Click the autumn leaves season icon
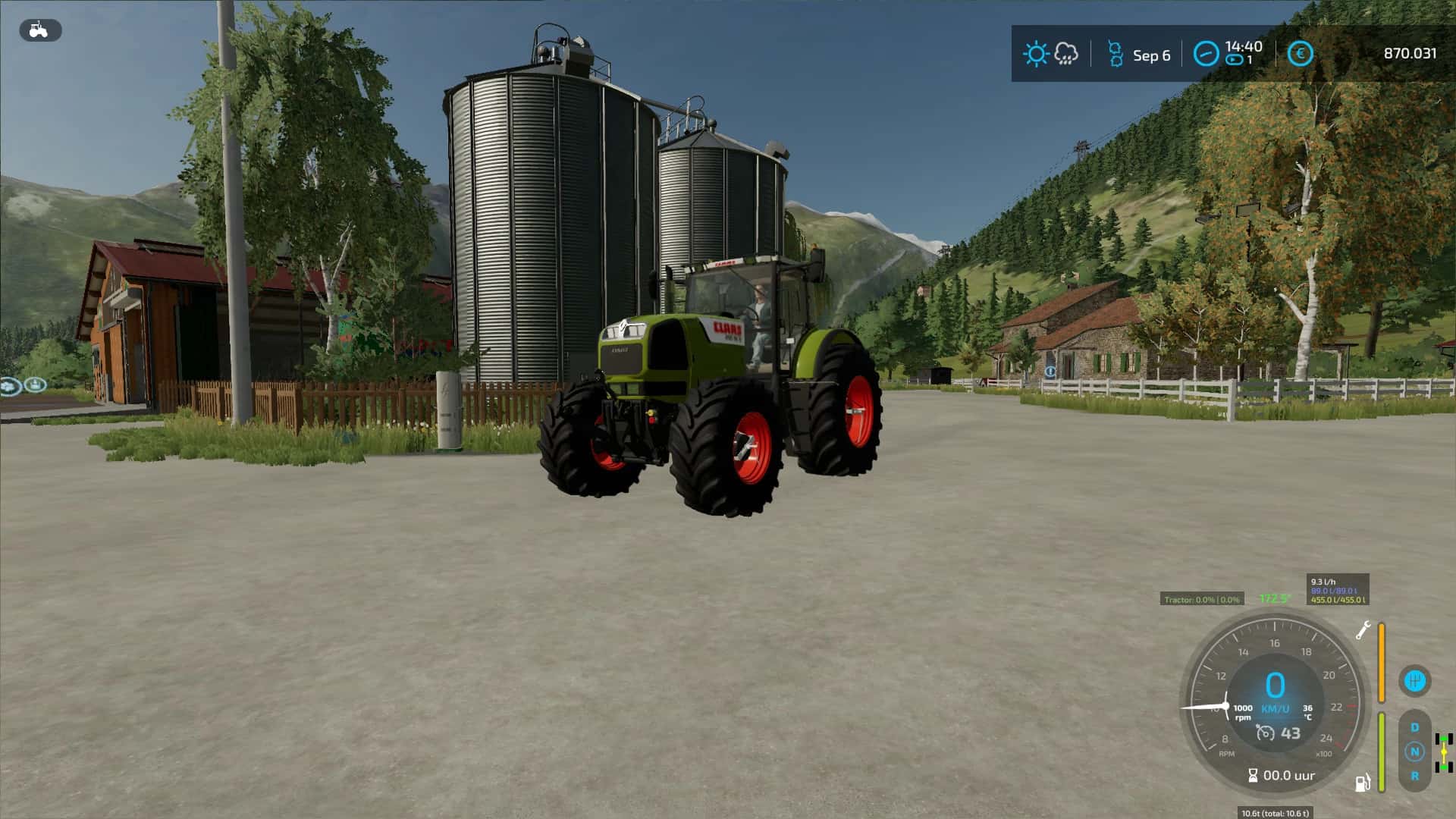The height and width of the screenshot is (819, 1456). point(1115,54)
